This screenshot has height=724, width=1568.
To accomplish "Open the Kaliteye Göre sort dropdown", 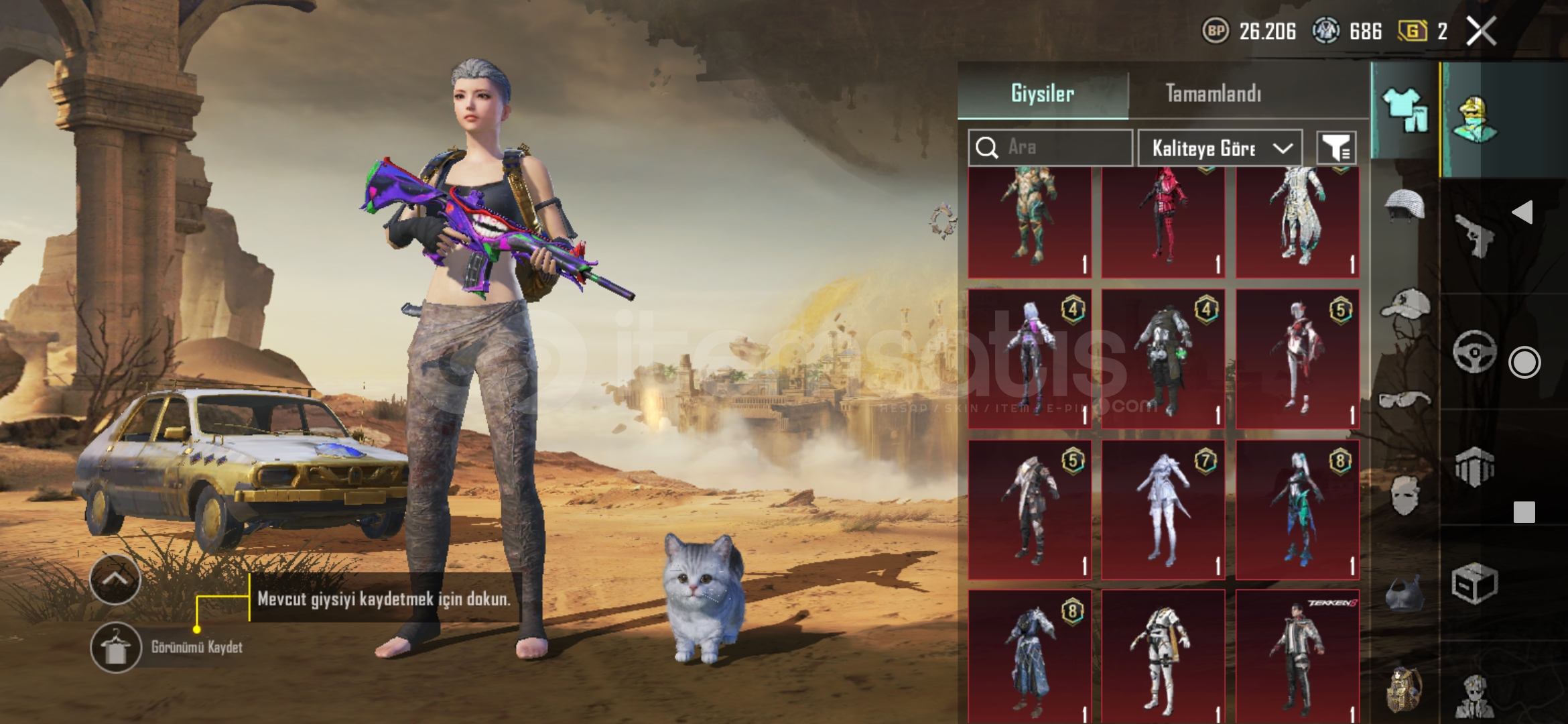I will [x=1220, y=148].
